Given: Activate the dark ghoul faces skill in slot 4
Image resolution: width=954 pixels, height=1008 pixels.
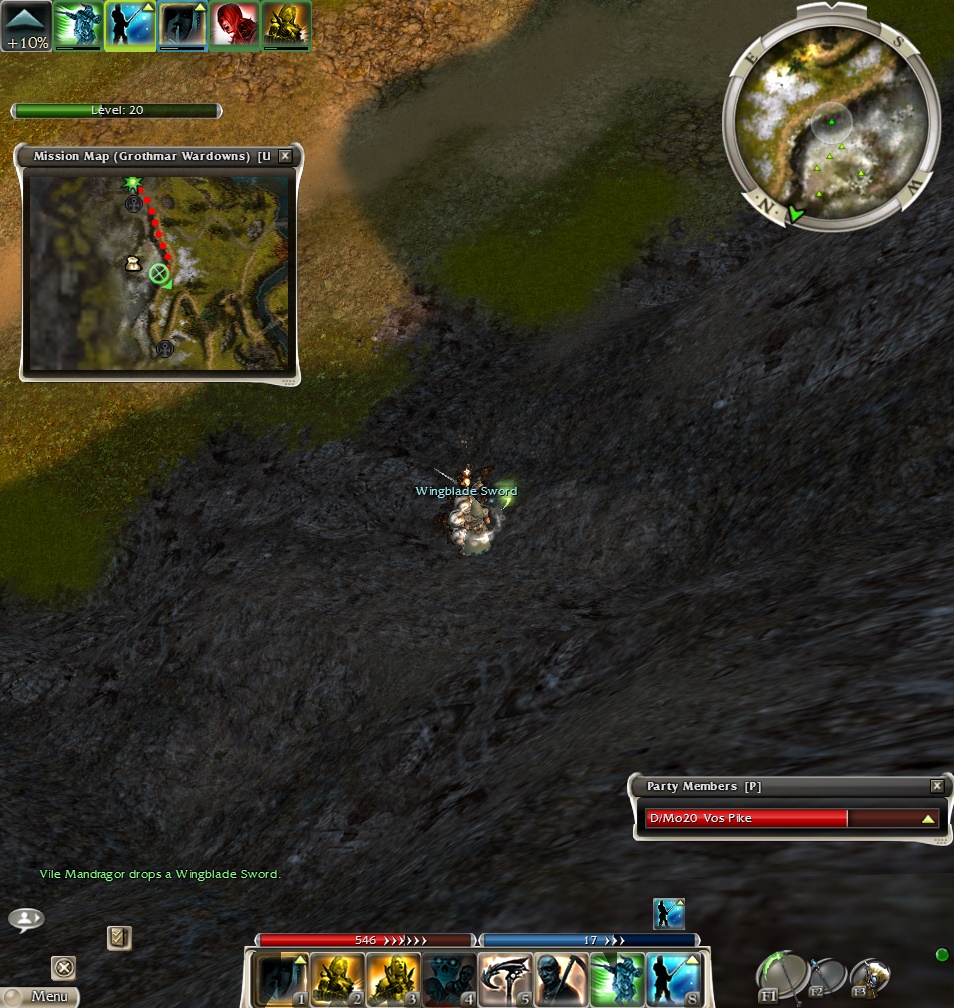Looking at the screenshot, I should point(447,978).
